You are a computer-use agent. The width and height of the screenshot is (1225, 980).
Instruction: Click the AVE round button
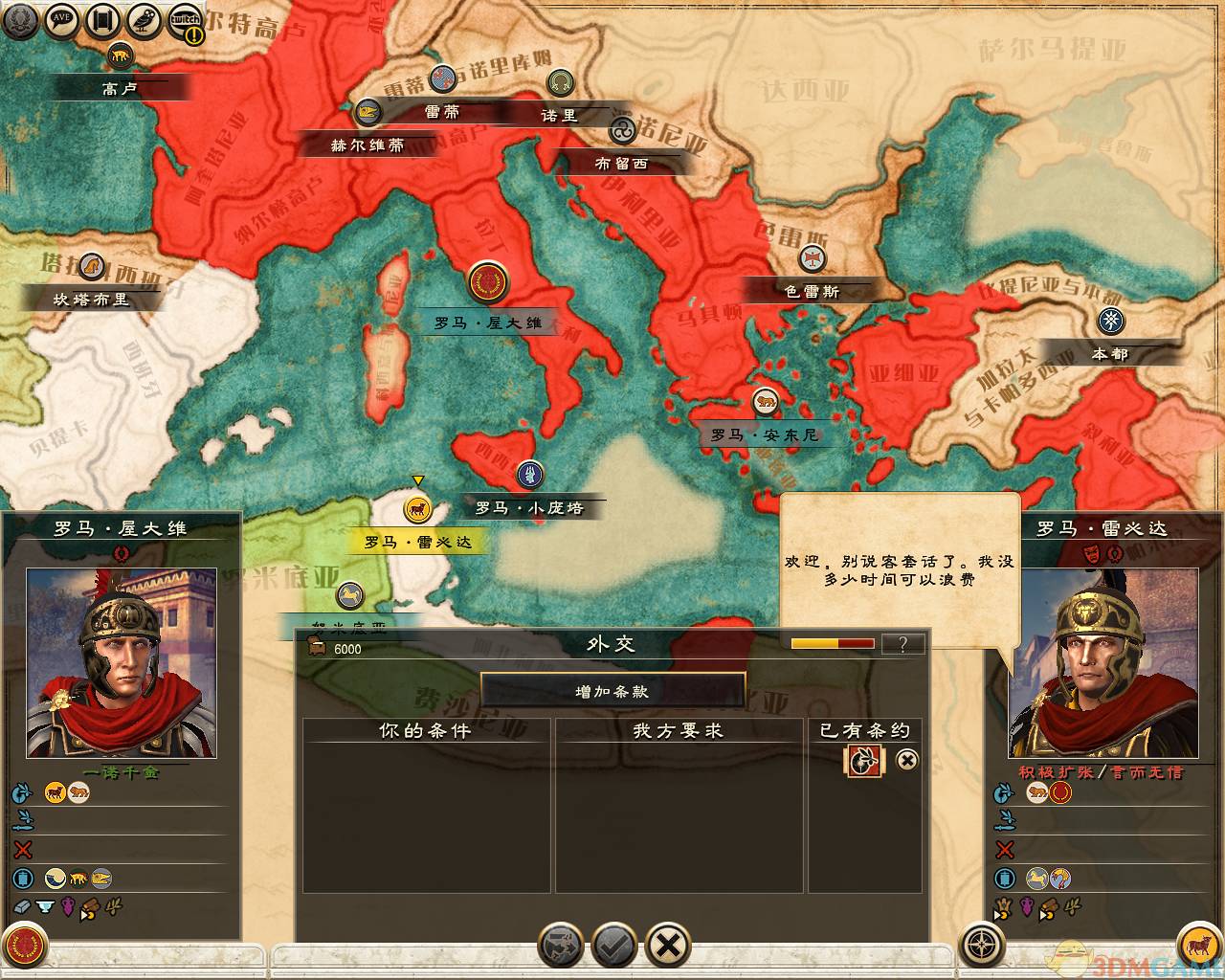pos(62,21)
